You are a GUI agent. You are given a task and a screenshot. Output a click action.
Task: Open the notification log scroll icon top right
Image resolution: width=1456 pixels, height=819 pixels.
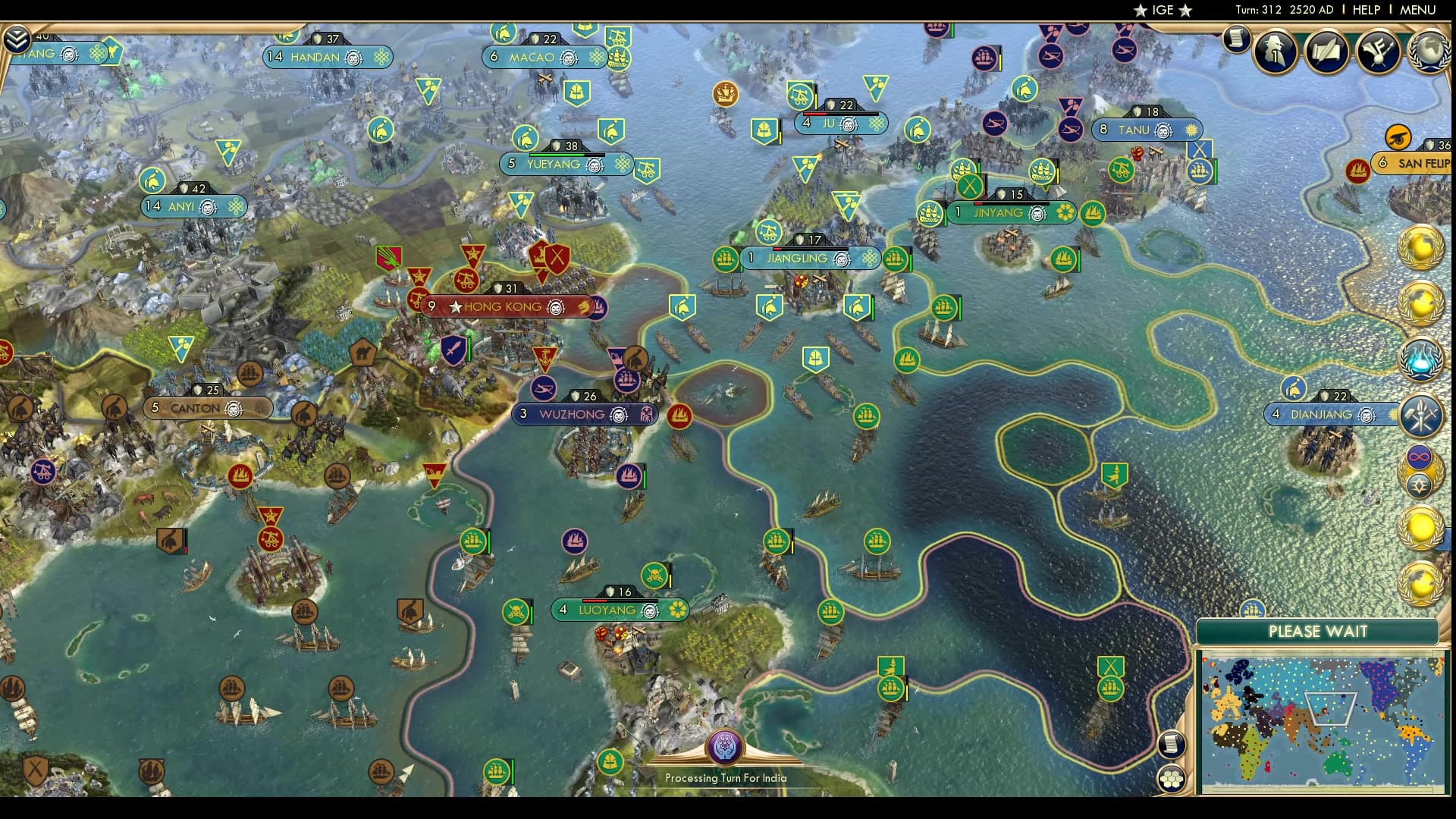(x=1236, y=39)
